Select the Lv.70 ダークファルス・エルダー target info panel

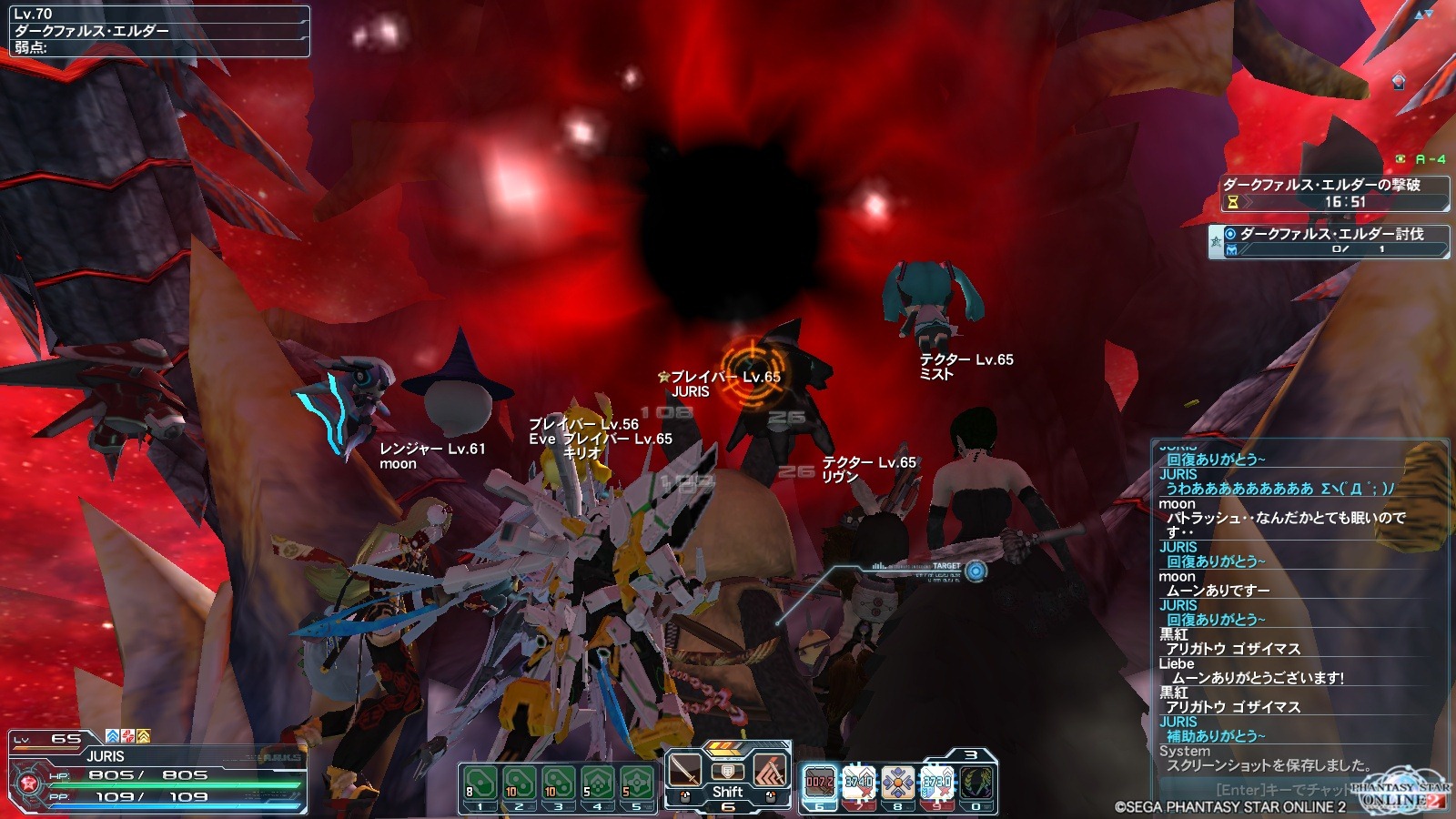click(159, 31)
